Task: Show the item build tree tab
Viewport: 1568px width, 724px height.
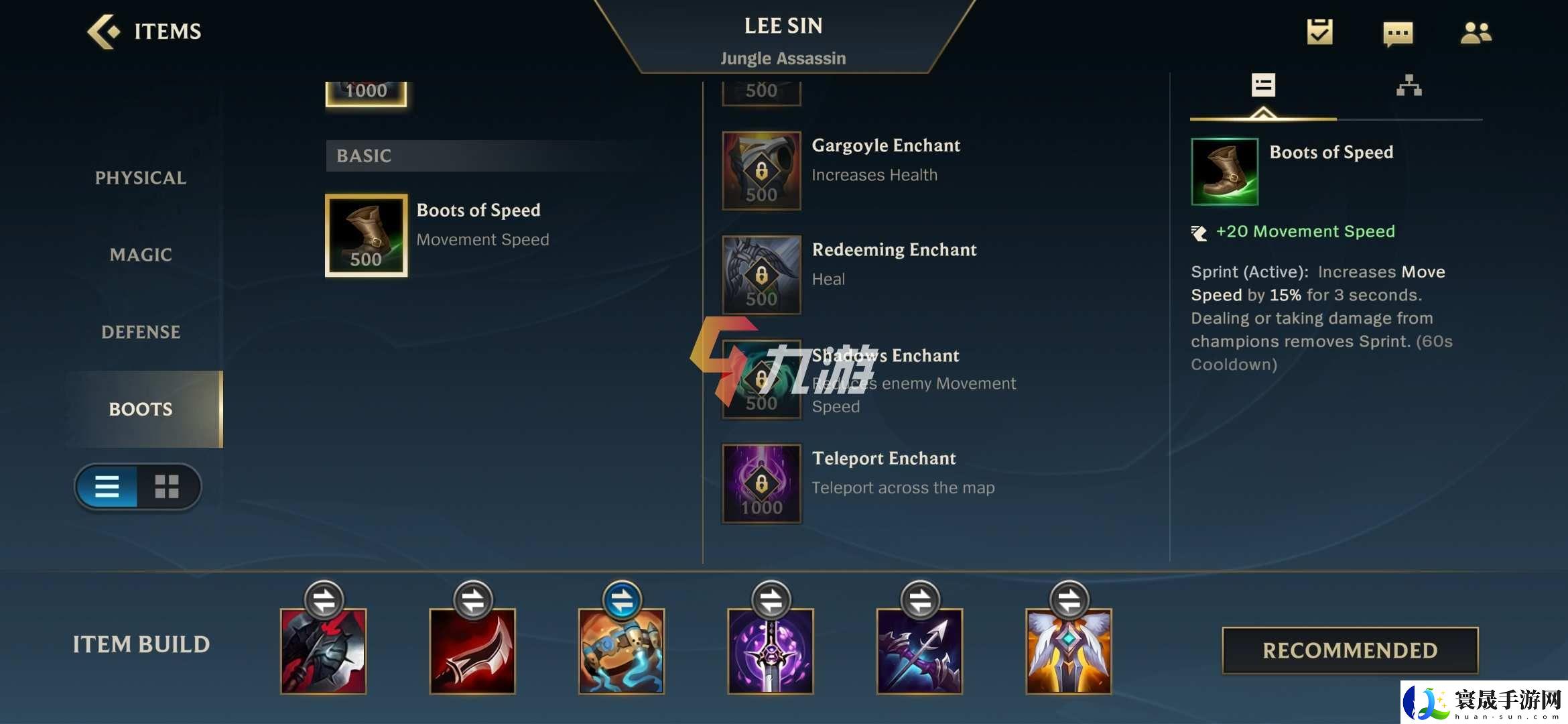Action: pyautogui.click(x=1409, y=86)
